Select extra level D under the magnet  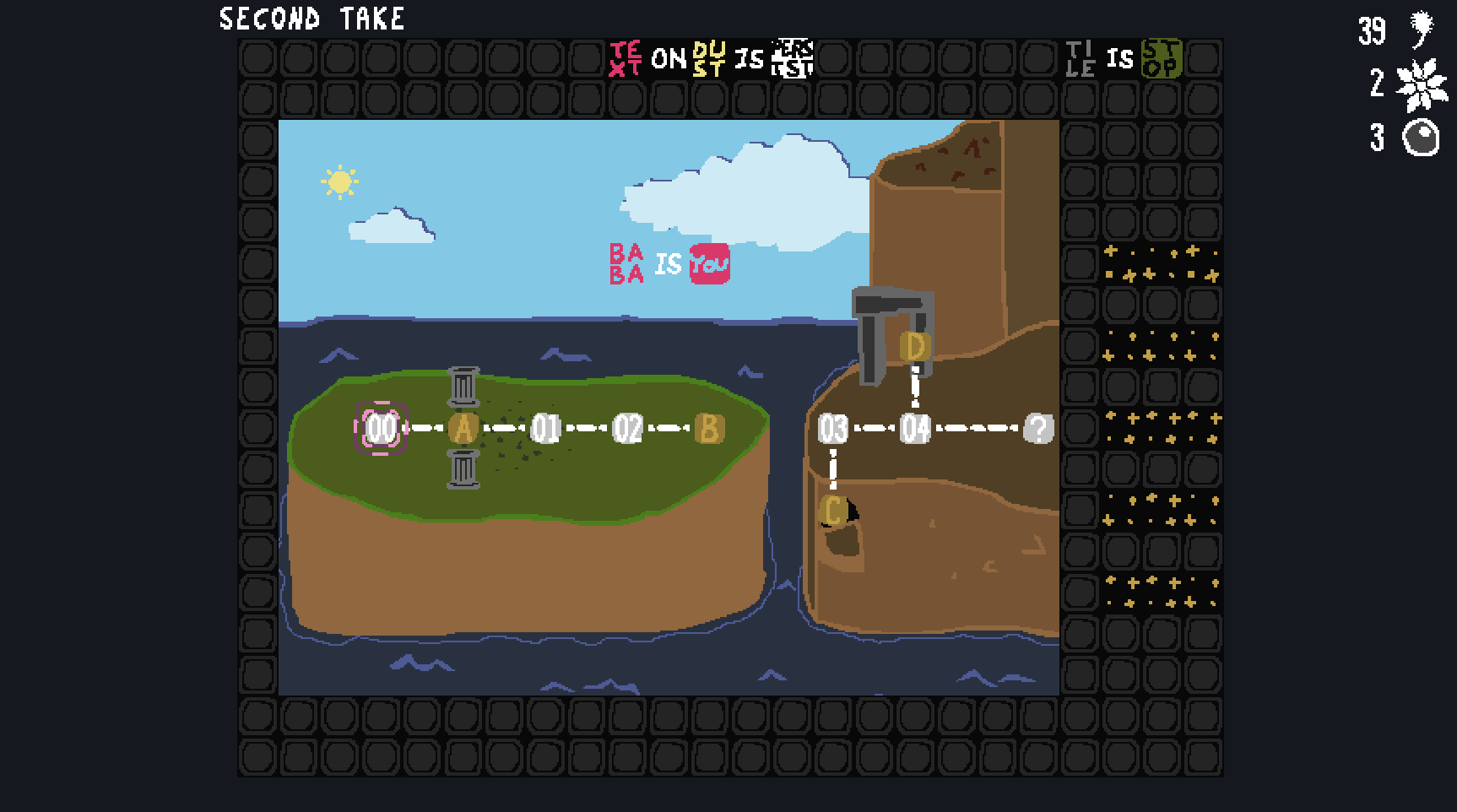pyautogui.click(x=913, y=344)
